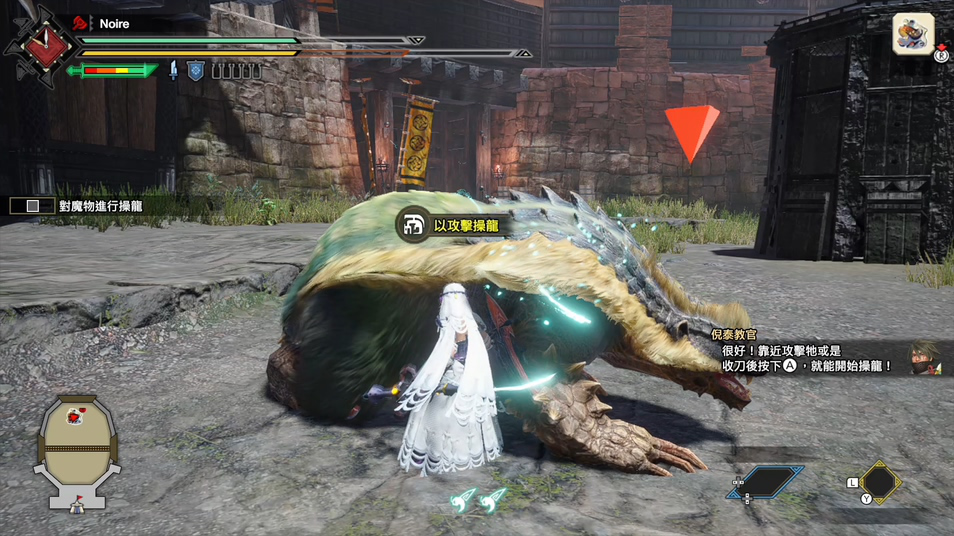Select the blue item bar slot
The height and width of the screenshot is (536, 954).
coord(765,482)
